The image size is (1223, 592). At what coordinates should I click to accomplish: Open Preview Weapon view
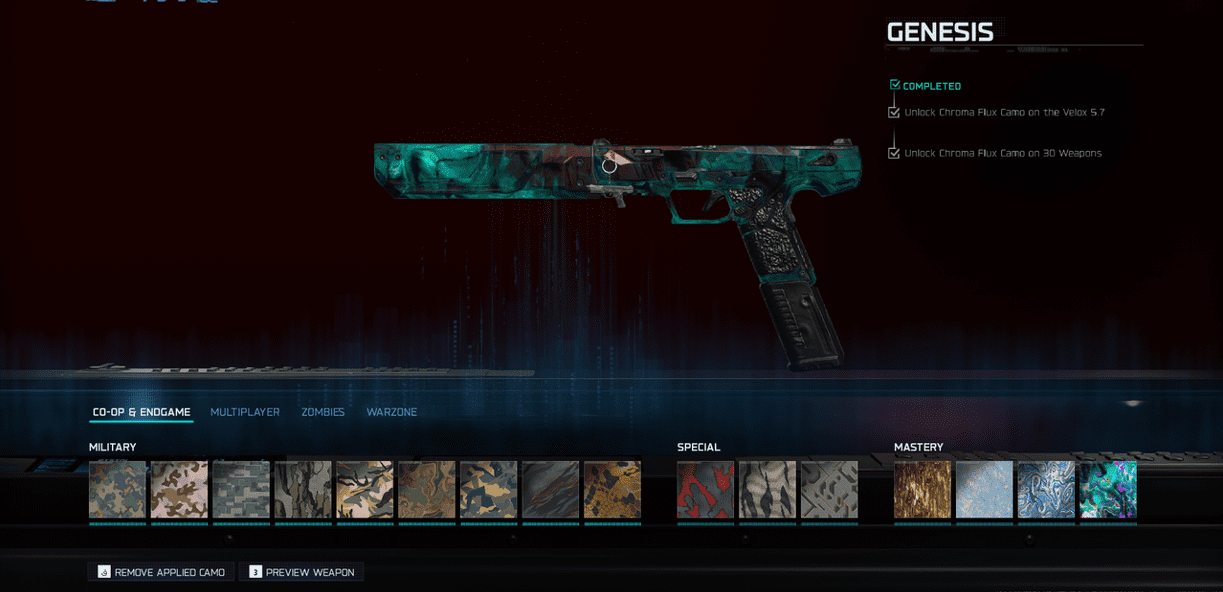[x=301, y=572]
